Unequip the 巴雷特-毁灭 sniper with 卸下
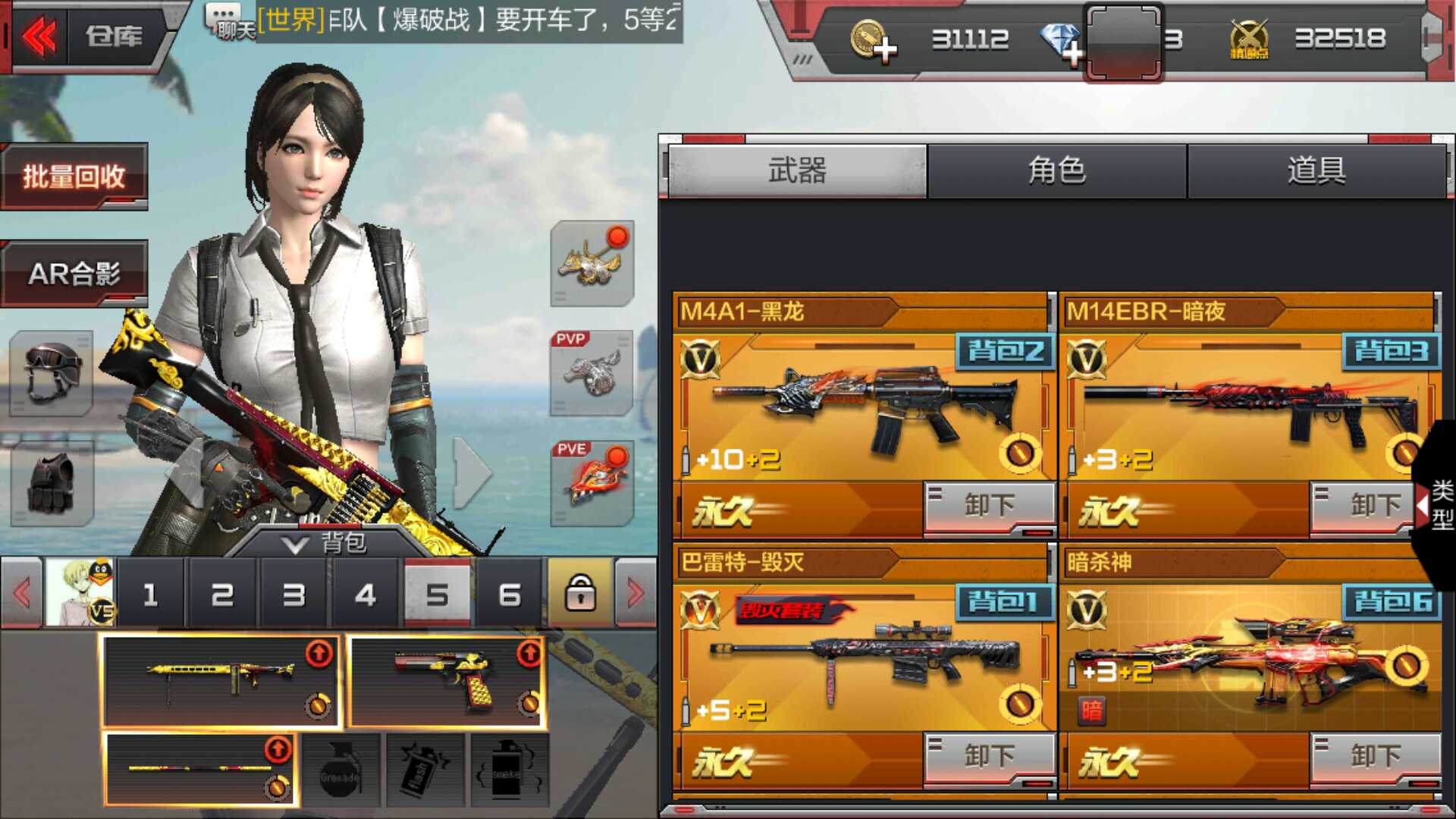1456x819 pixels. [989, 756]
